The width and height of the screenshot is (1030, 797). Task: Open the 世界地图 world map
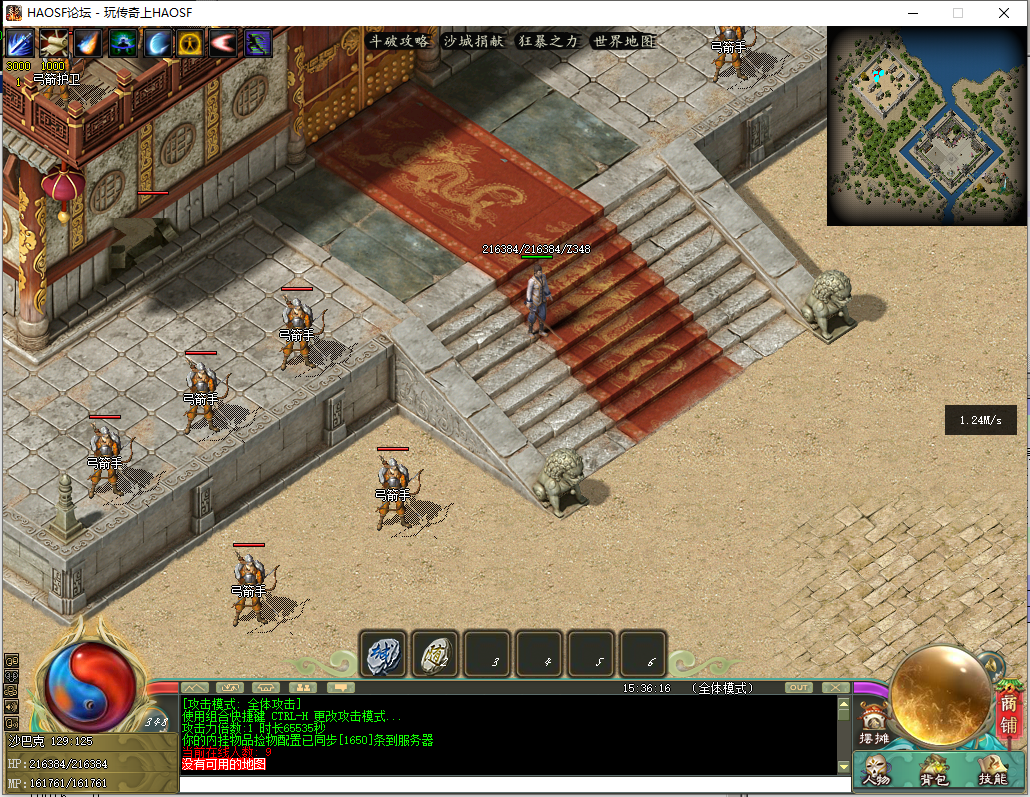click(x=623, y=41)
